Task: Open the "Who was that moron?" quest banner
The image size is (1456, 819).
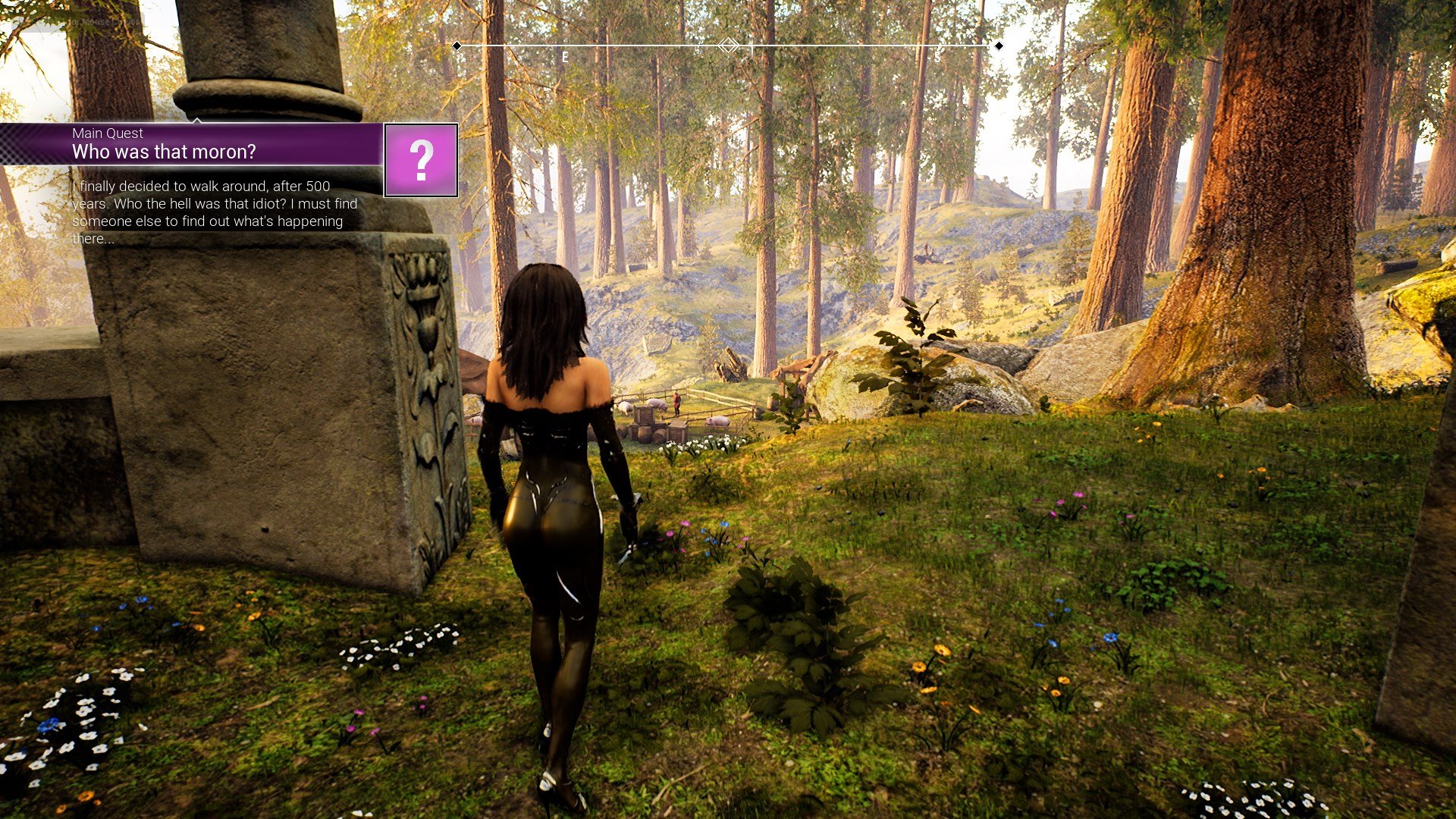Action: click(x=191, y=144)
